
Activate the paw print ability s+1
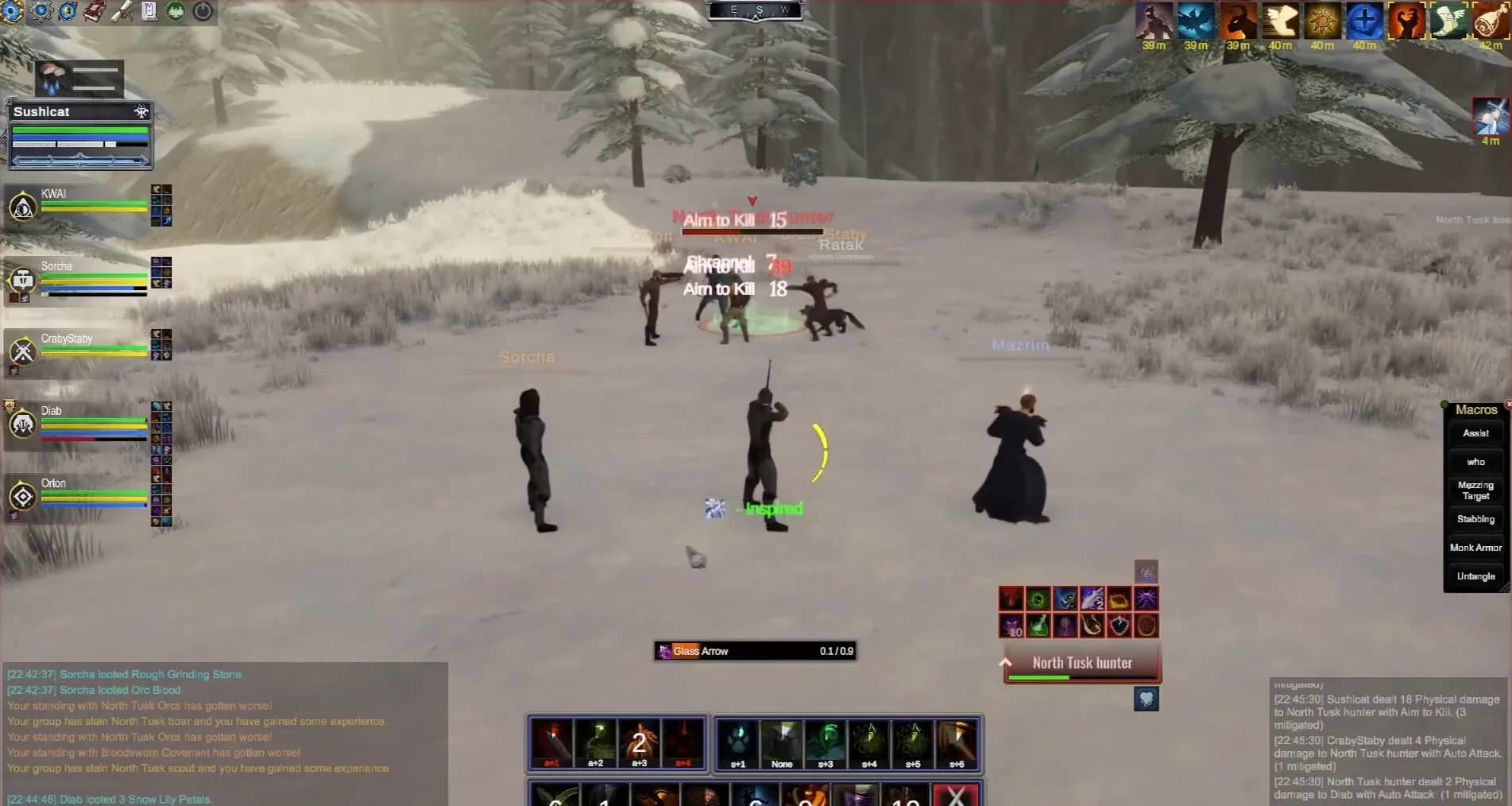coord(738,744)
